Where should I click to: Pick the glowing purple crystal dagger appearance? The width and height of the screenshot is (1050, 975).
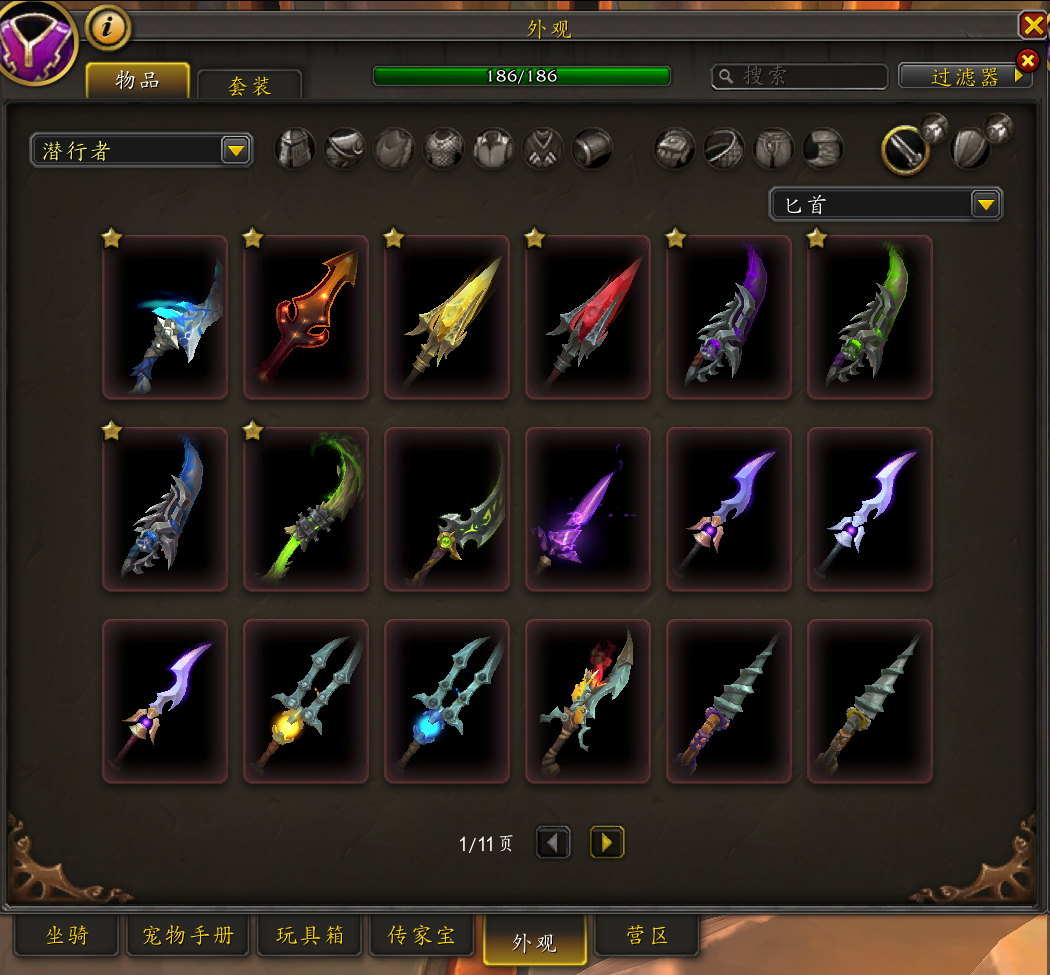pyautogui.click(x=588, y=509)
